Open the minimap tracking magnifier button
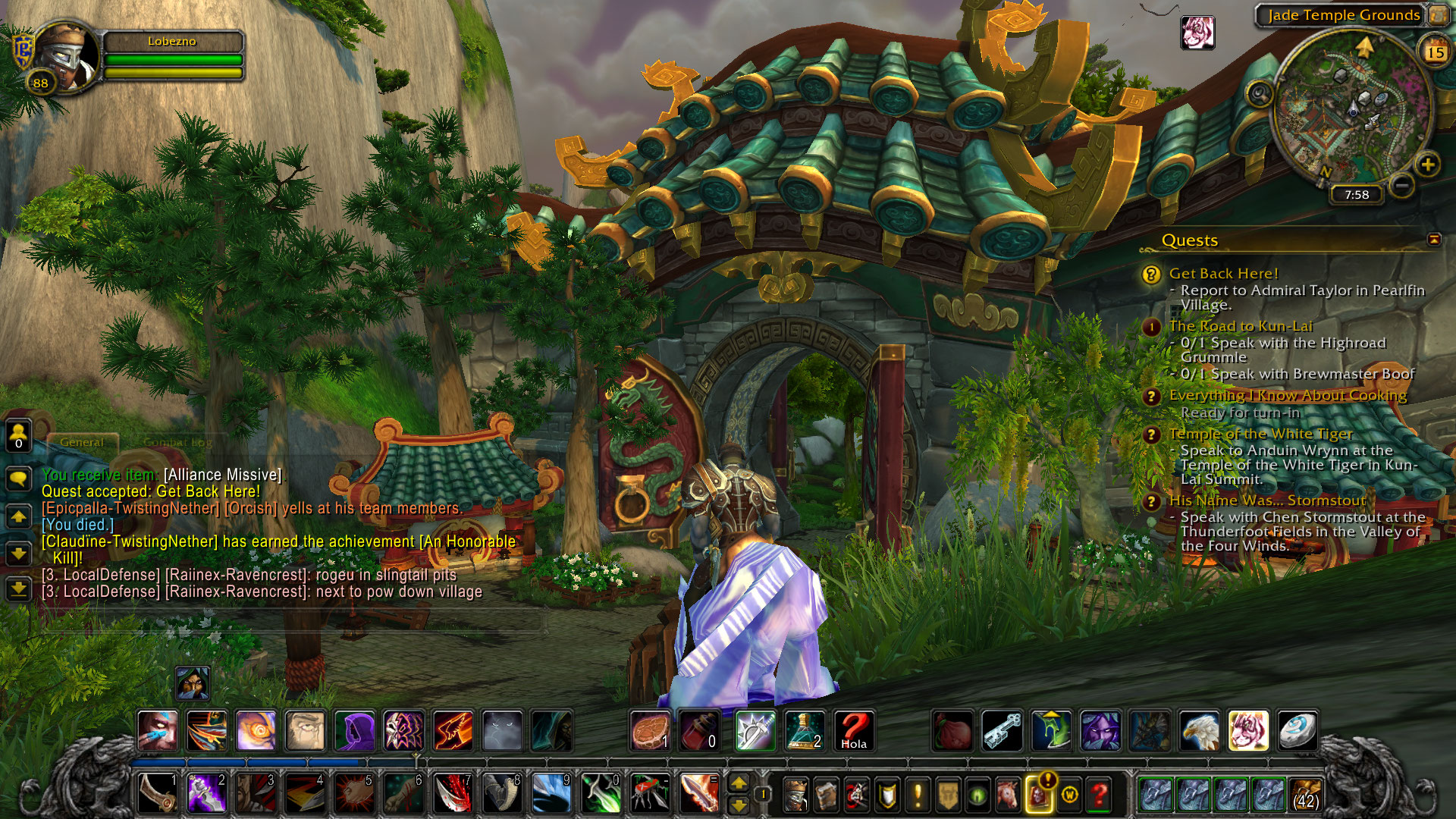 pyautogui.click(x=1260, y=94)
